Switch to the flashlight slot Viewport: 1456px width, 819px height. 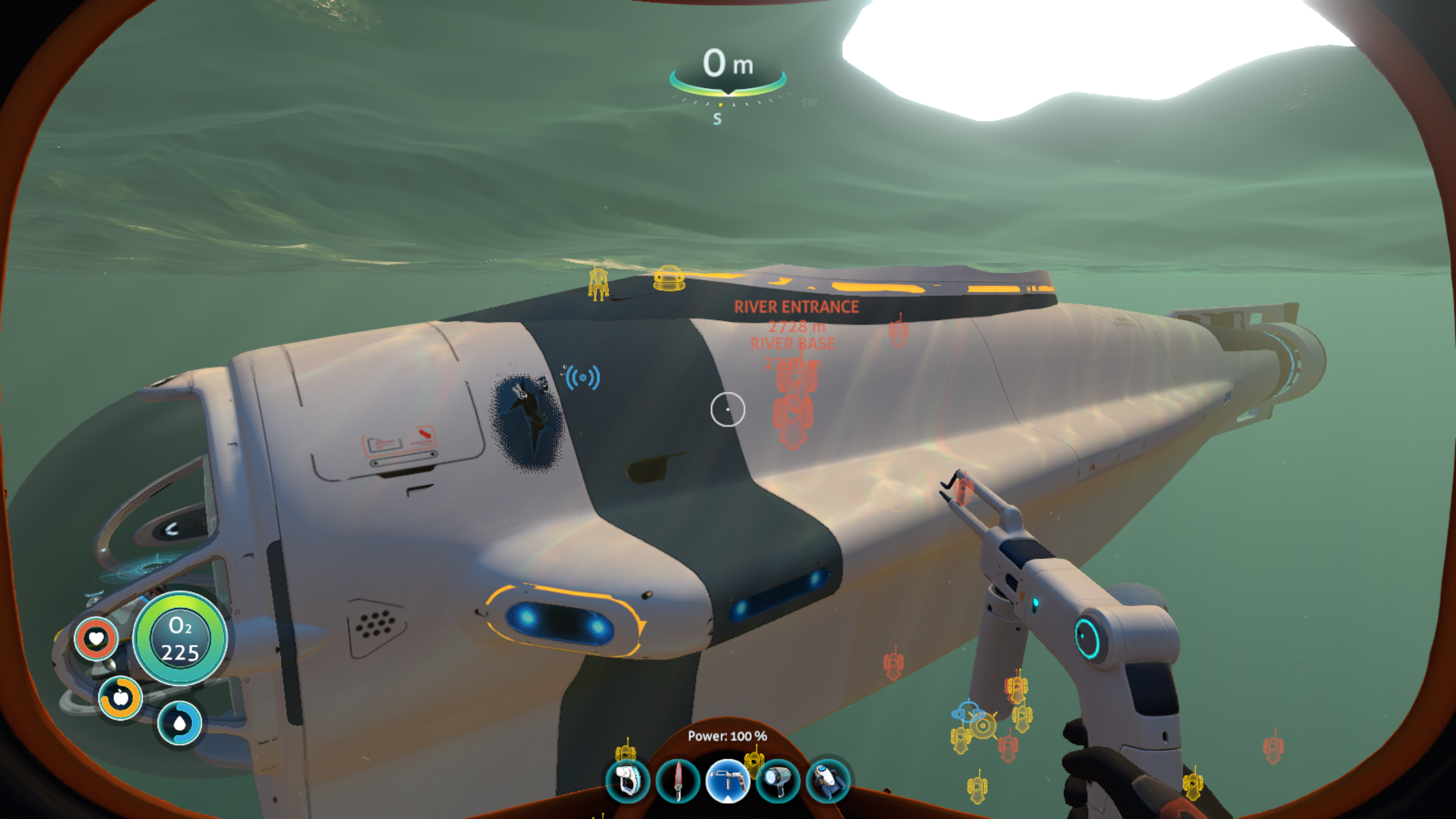click(777, 781)
